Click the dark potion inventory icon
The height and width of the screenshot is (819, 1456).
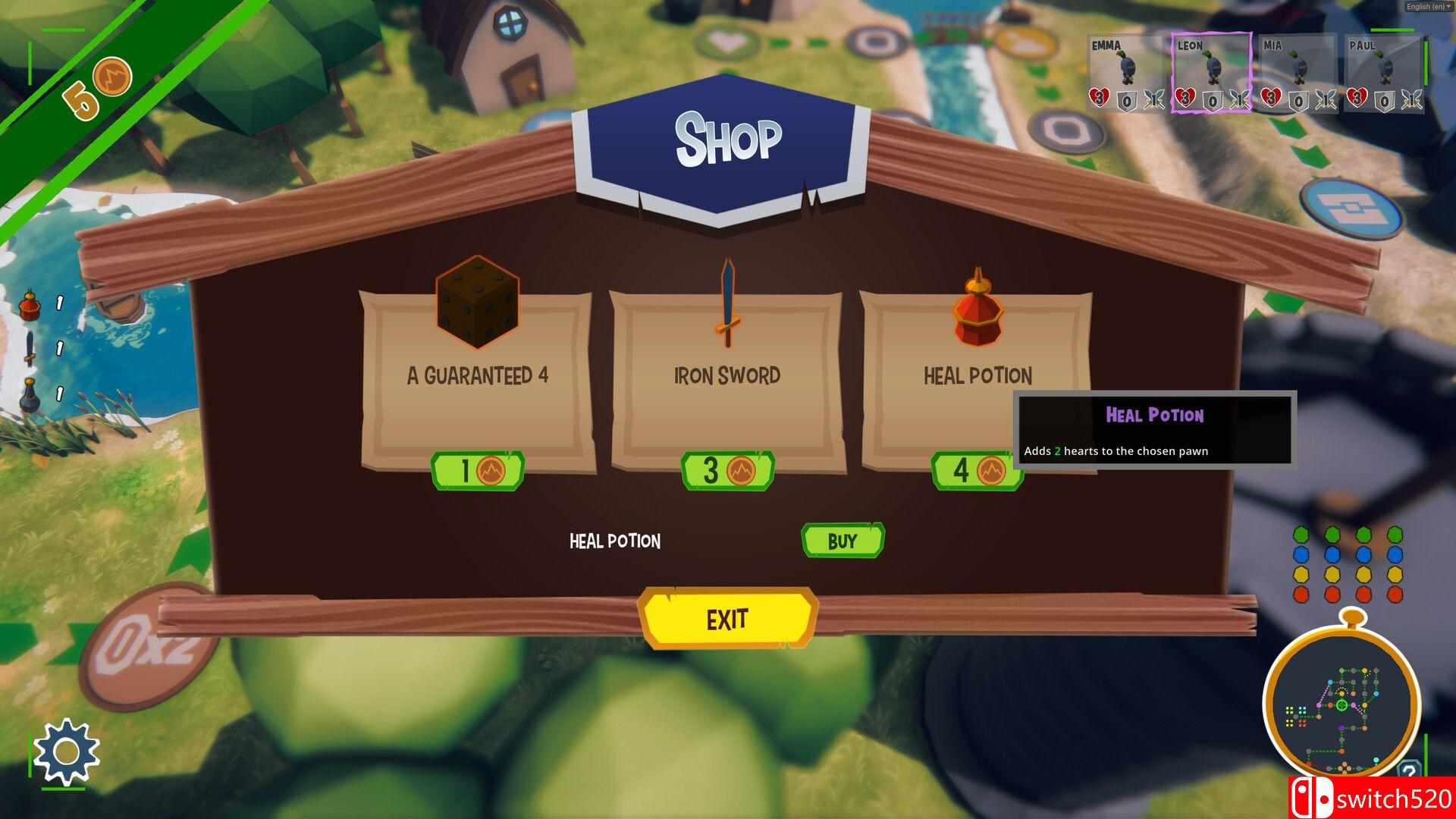(30, 394)
